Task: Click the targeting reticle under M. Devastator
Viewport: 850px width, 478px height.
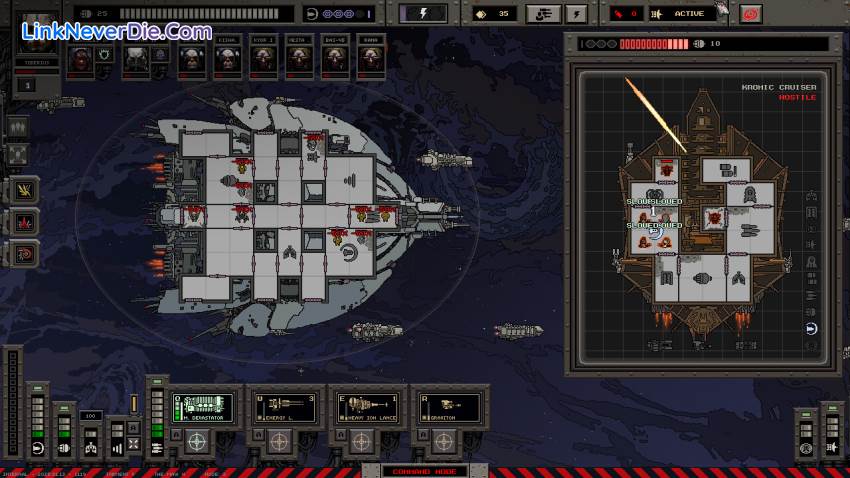Action: click(196, 438)
